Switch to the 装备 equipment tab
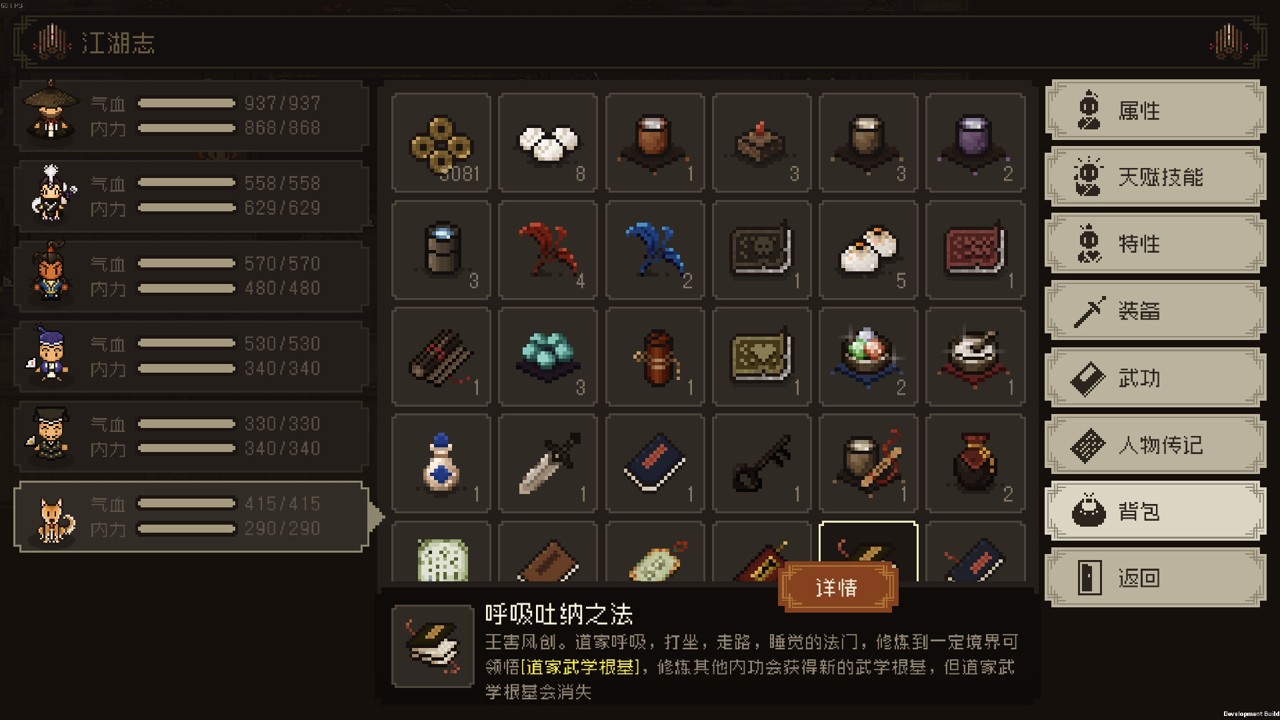This screenshot has width=1280, height=720. click(x=1155, y=311)
